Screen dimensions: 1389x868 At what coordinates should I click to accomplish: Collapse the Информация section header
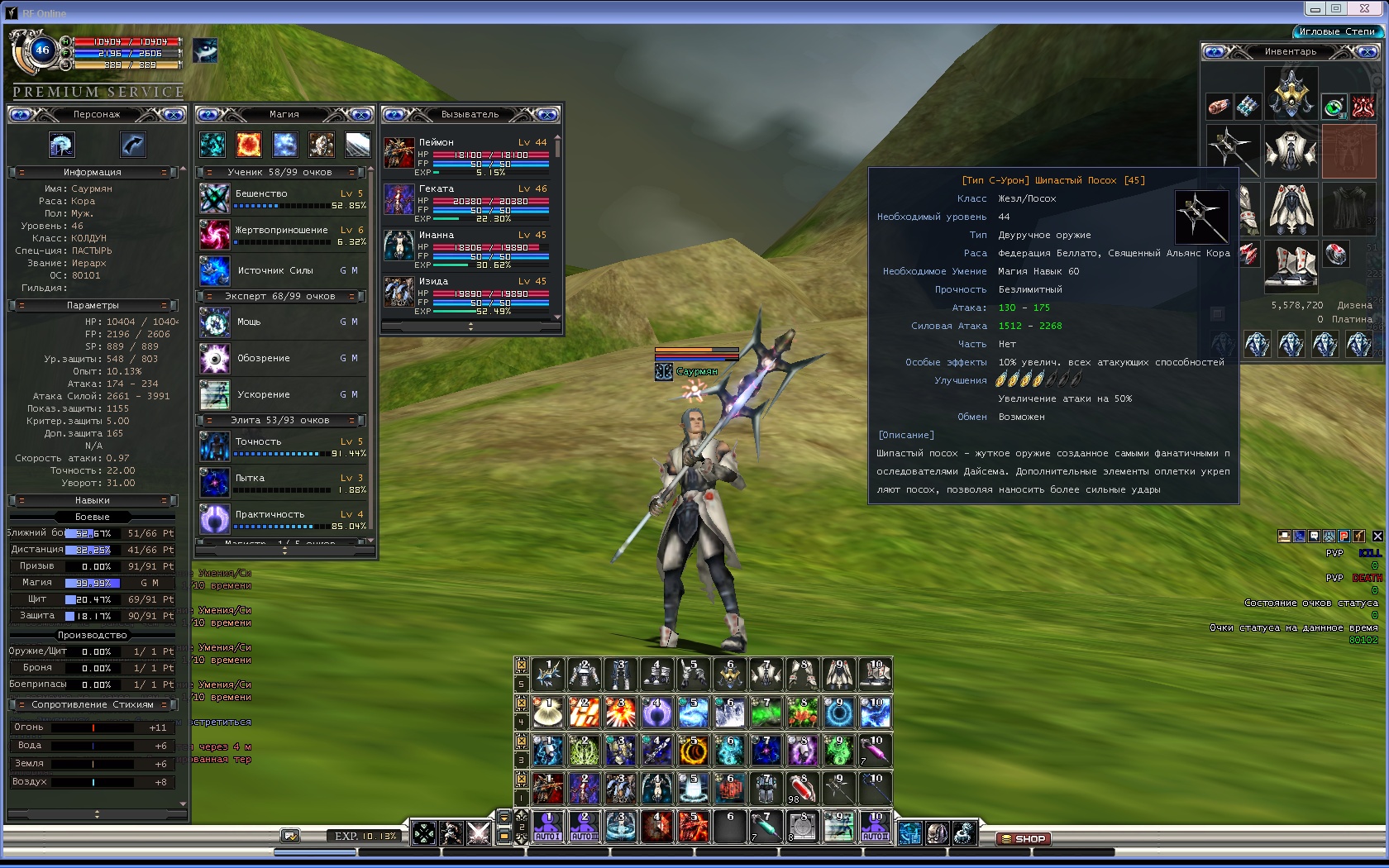click(x=93, y=172)
